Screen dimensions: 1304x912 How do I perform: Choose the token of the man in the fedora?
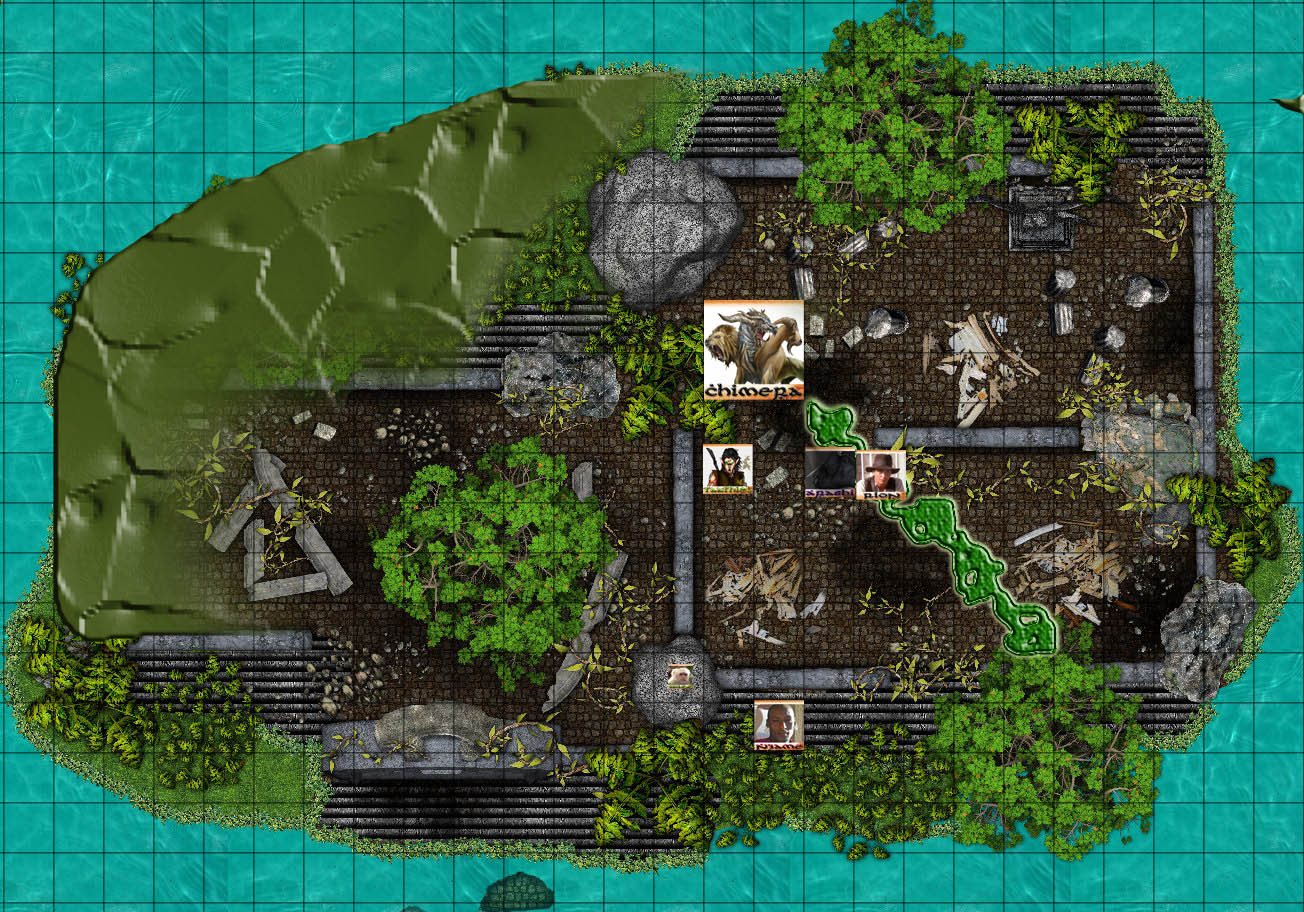coord(881,475)
